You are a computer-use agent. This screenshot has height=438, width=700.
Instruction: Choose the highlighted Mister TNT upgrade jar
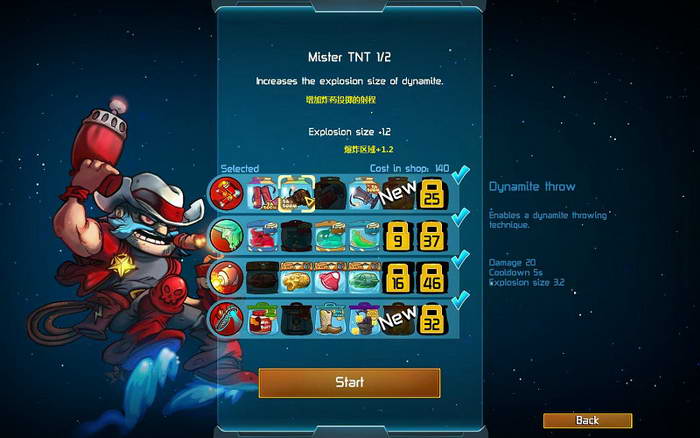click(296, 191)
